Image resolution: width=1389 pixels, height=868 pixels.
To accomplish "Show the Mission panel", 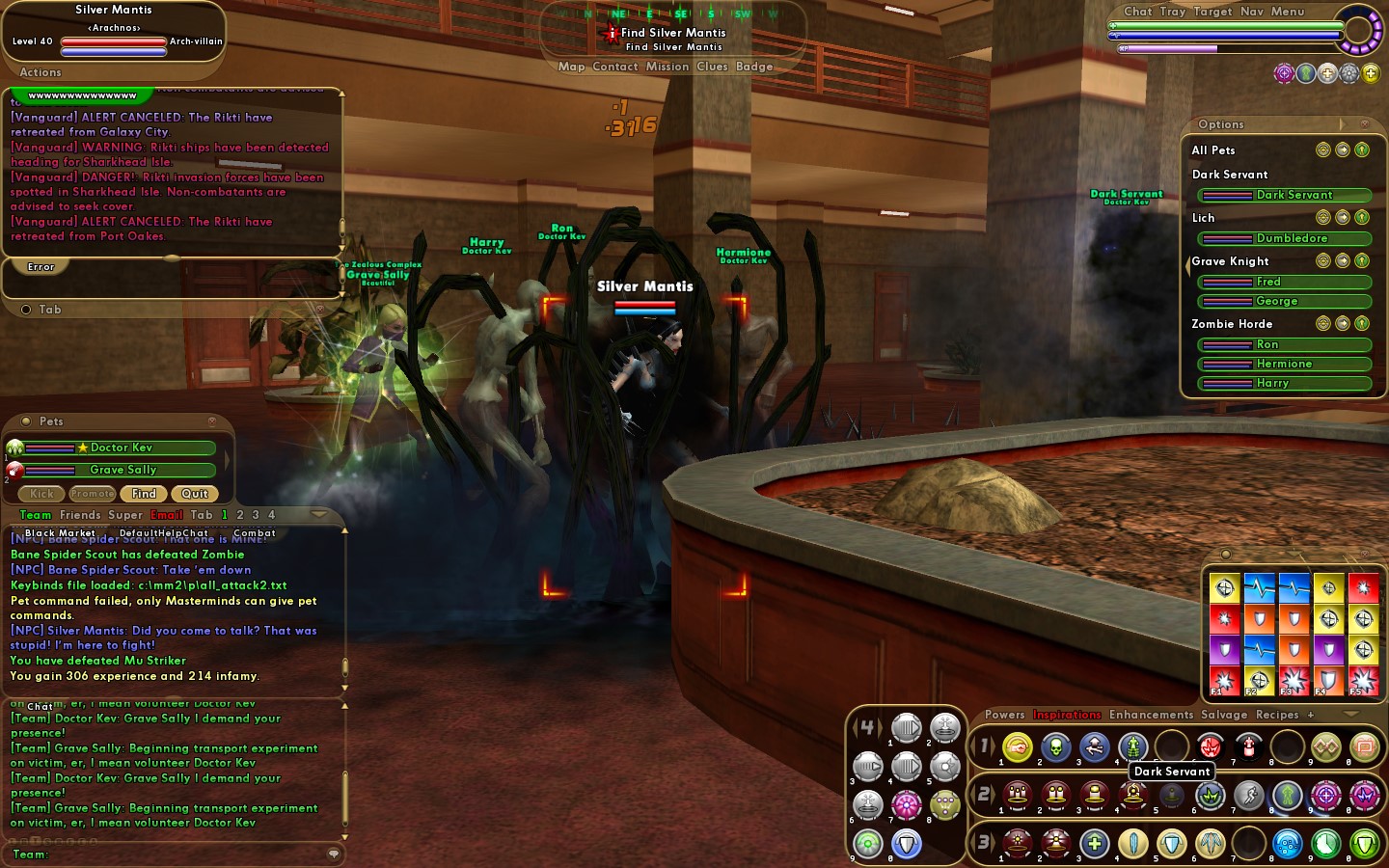I will pos(667,67).
